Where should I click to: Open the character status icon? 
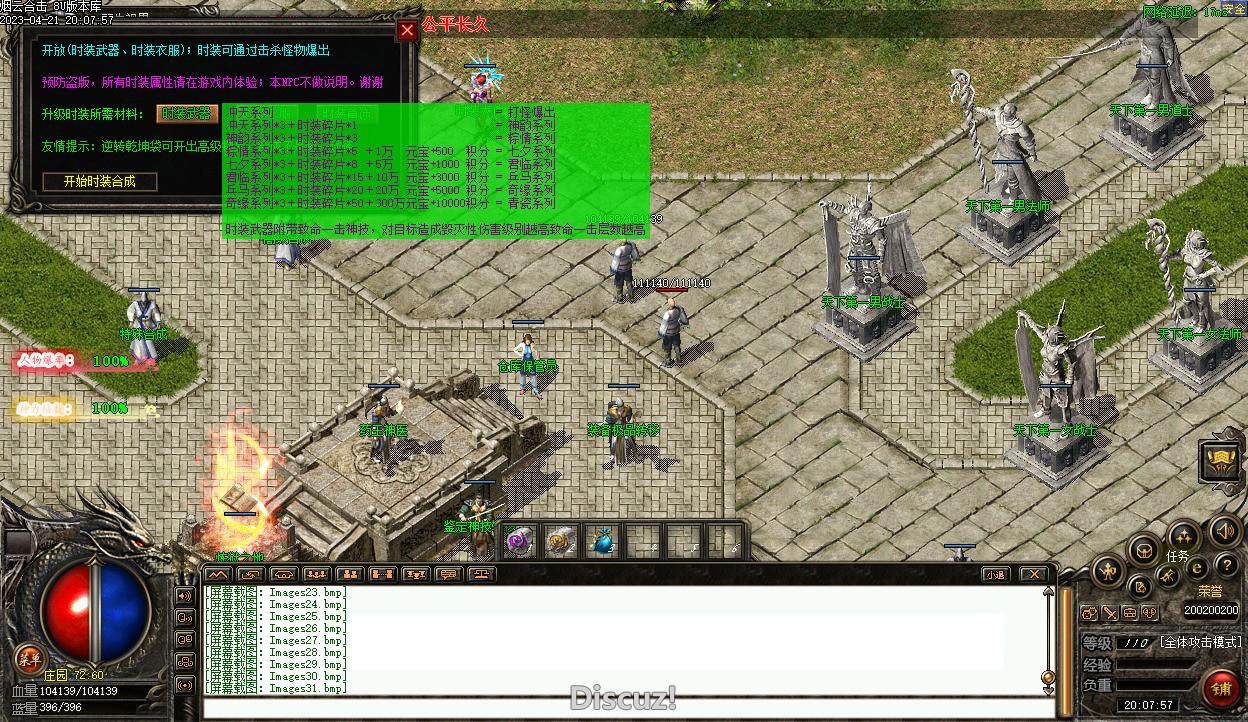point(1108,572)
